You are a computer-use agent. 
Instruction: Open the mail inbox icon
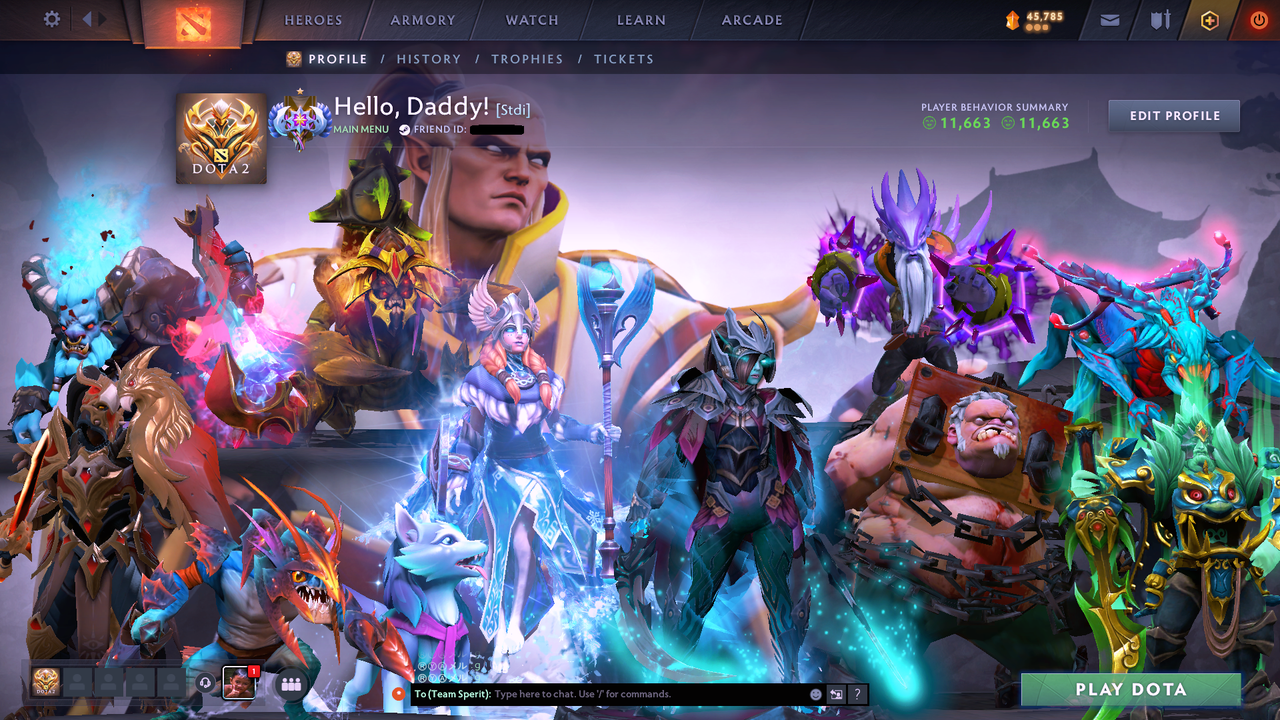coord(1109,20)
